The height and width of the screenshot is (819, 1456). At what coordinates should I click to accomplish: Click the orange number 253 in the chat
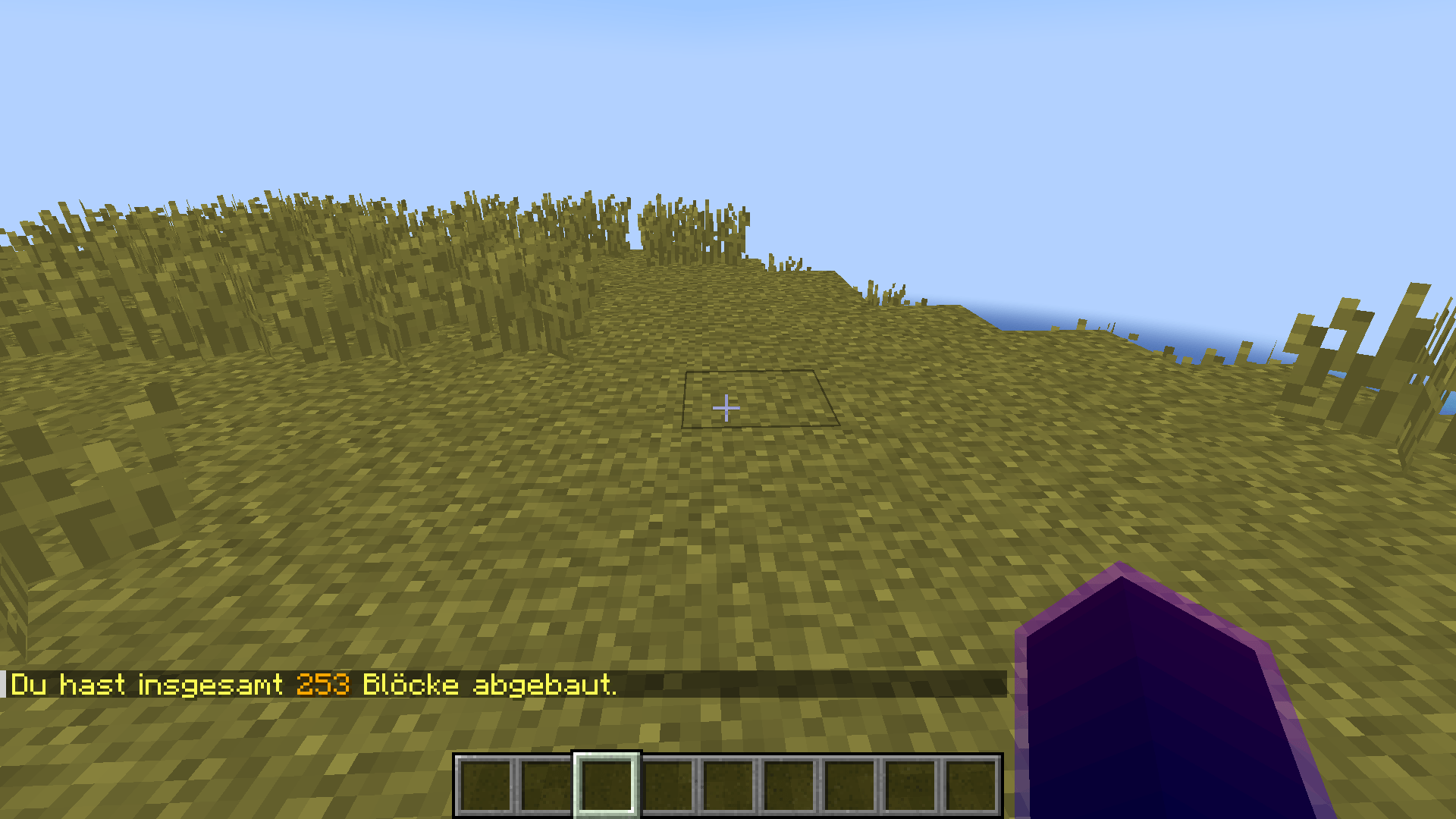pyautogui.click(x=322, y=685)
